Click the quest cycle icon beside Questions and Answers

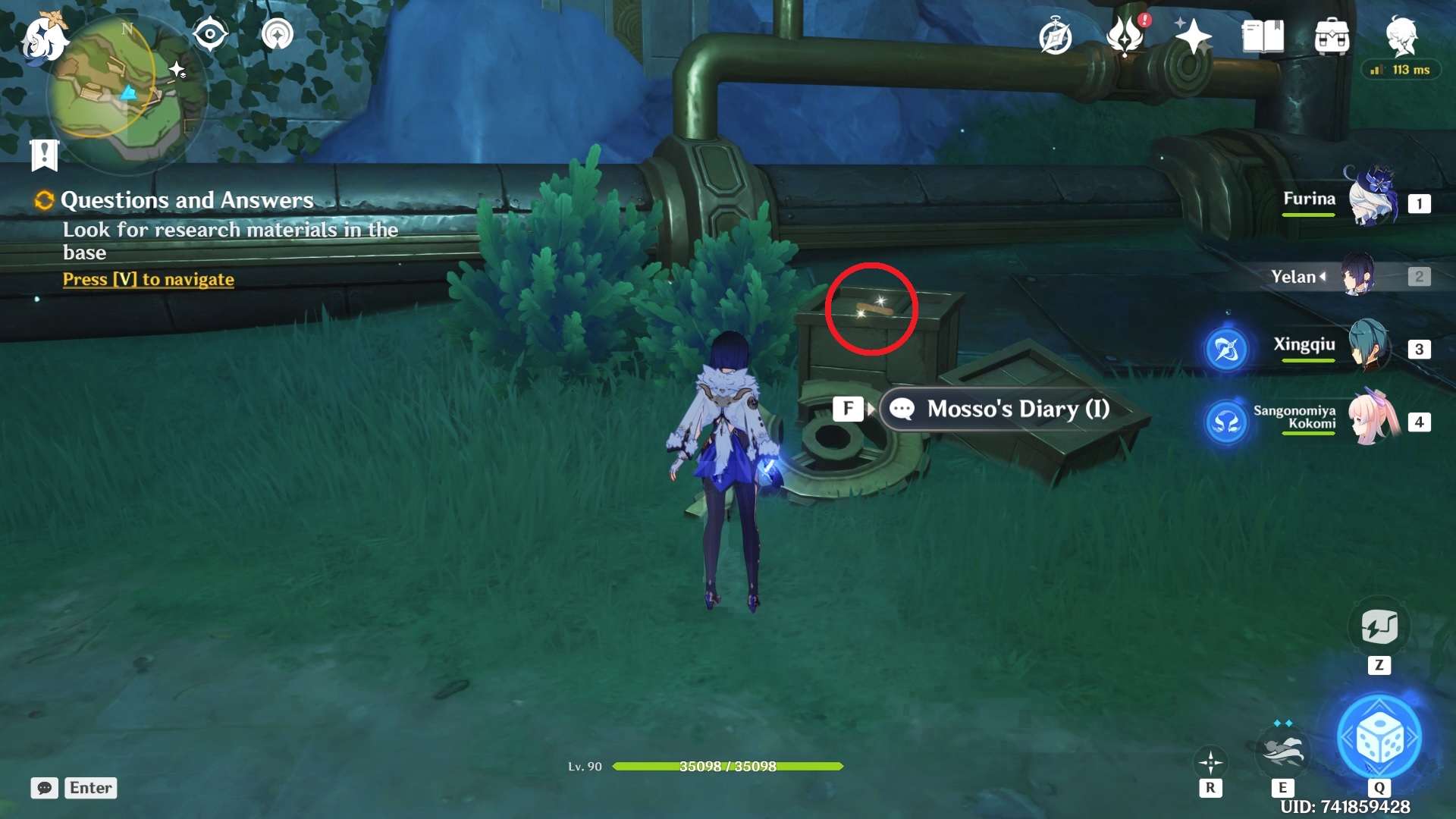coord(42,200)
